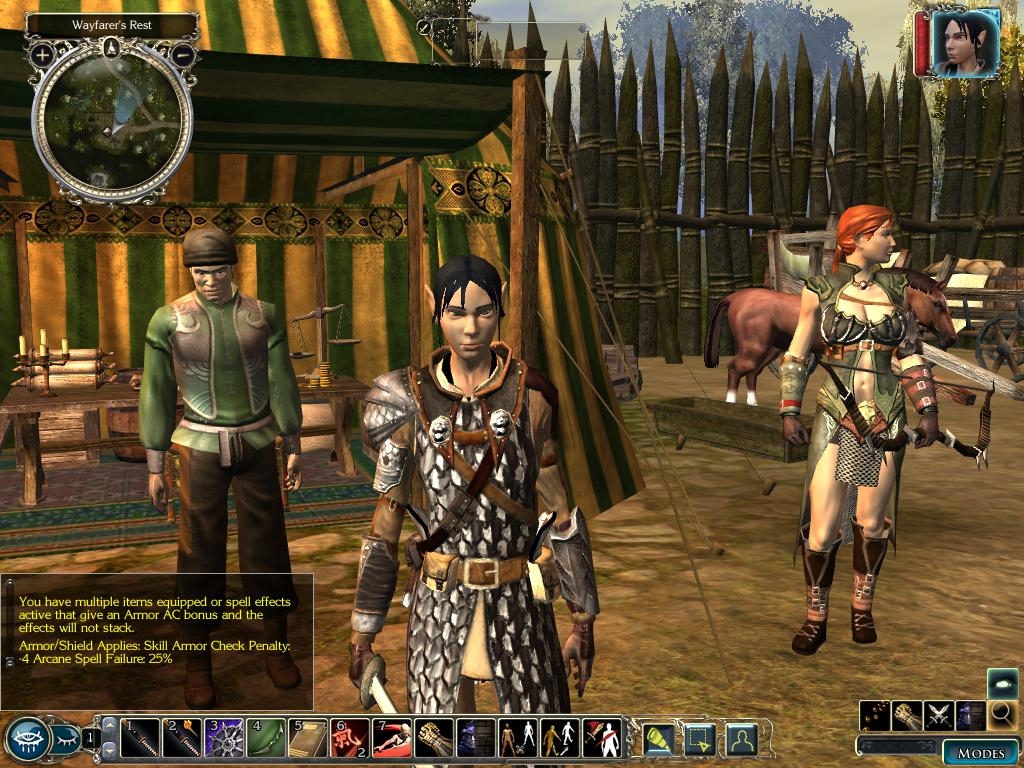Toggle the crossed swords combat mode icon
Viewport: 1024px width, 768px height.
[x=939, y=715]
